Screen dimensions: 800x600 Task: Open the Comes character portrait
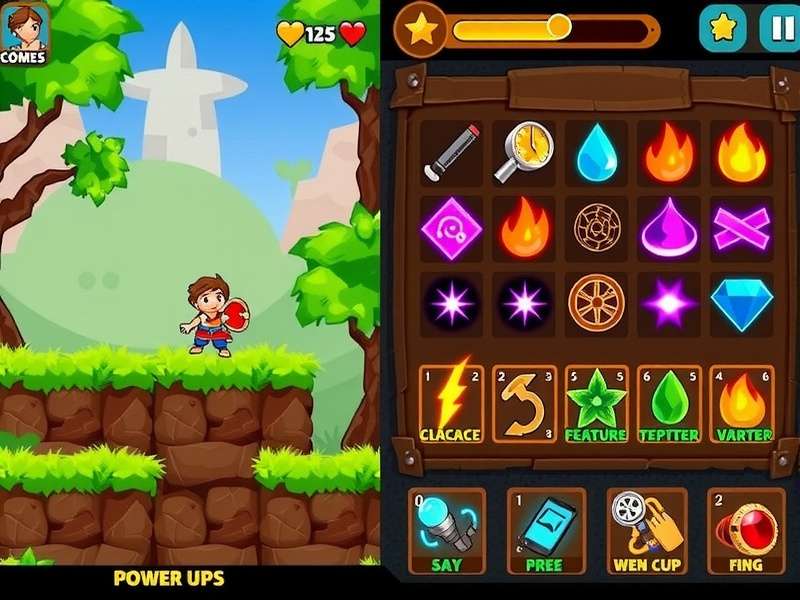click(23, 32)
